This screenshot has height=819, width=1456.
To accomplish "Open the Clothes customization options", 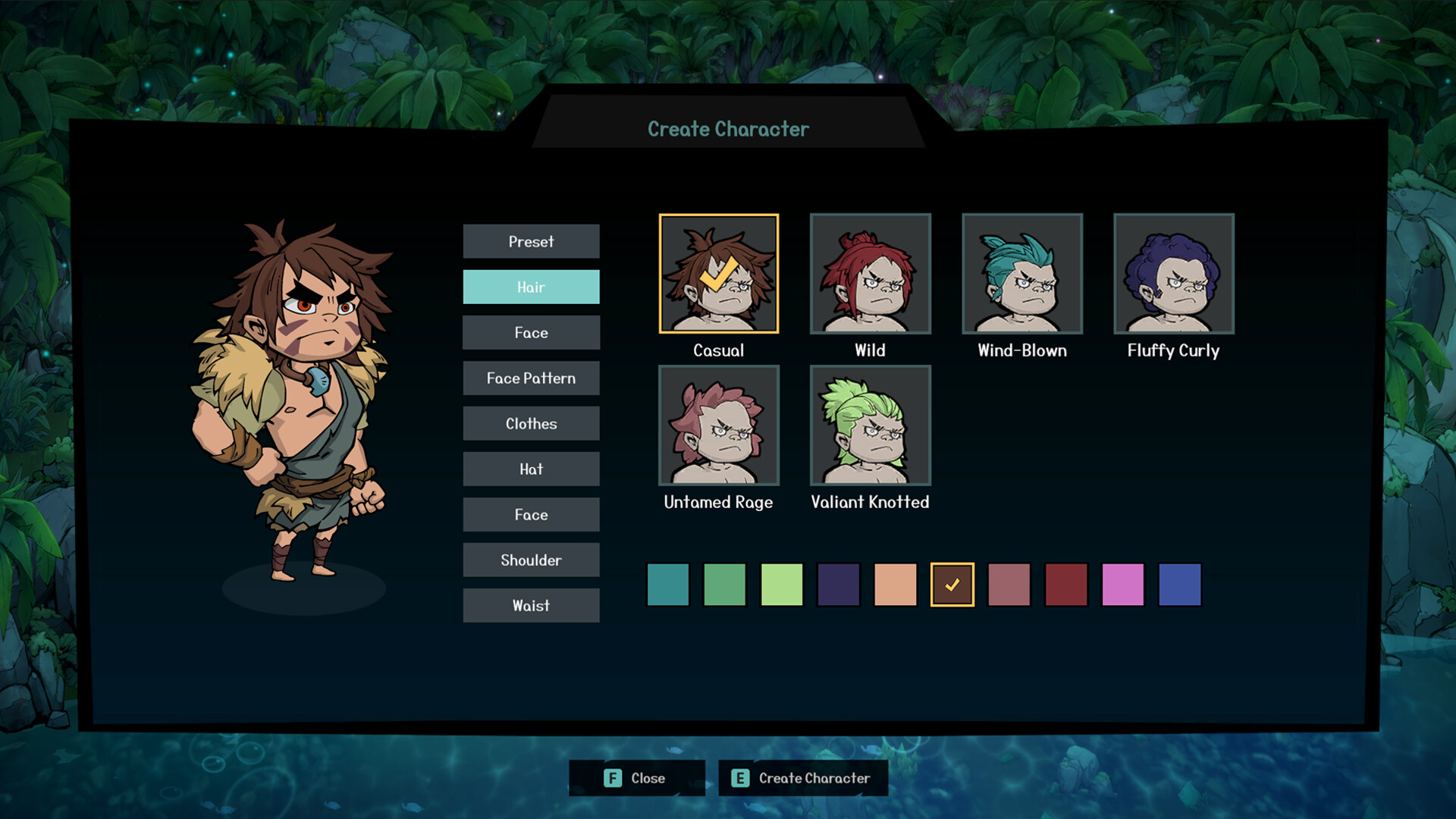I will pos(531,423).
